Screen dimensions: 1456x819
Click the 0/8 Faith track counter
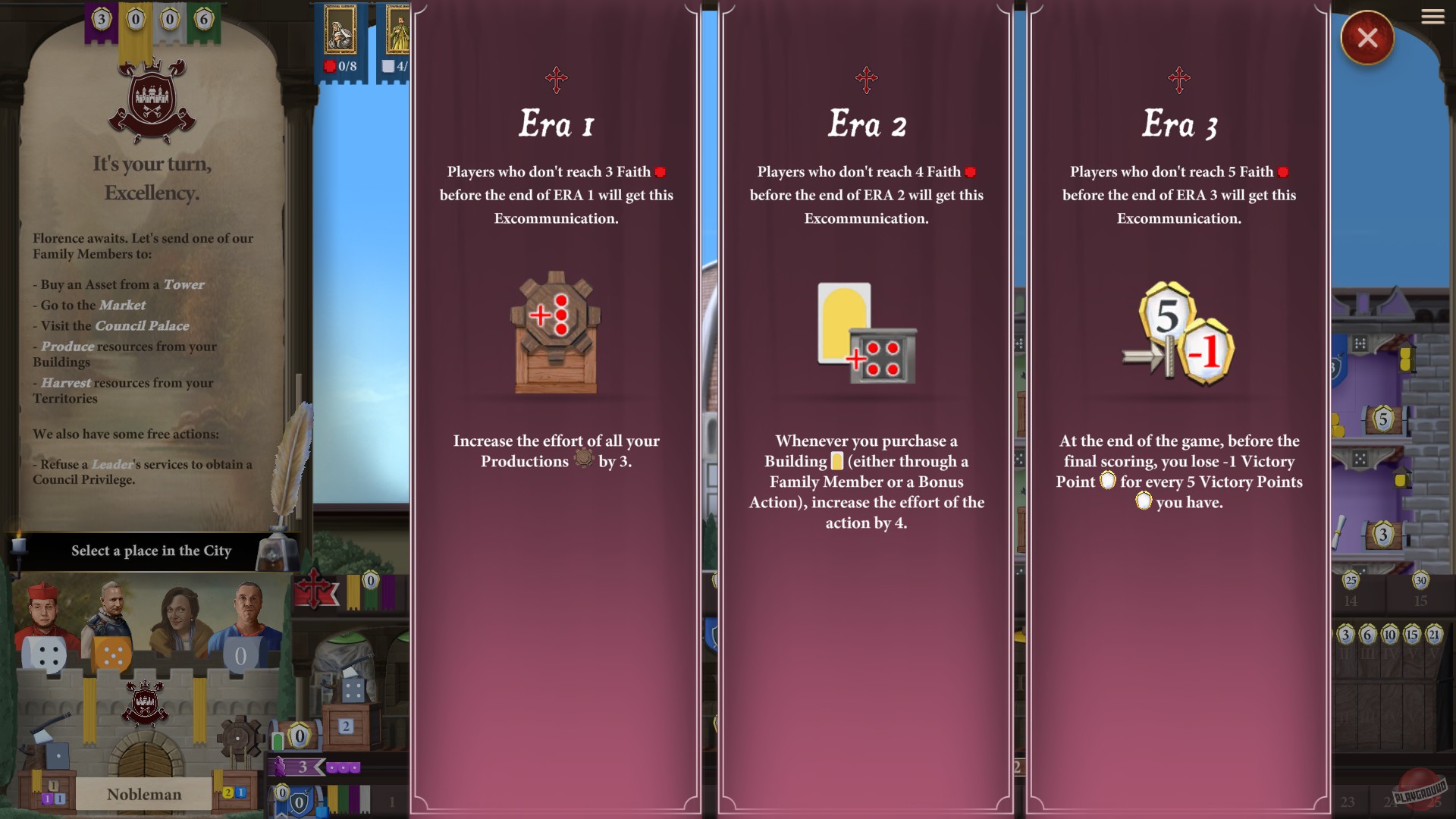(347, 68)
